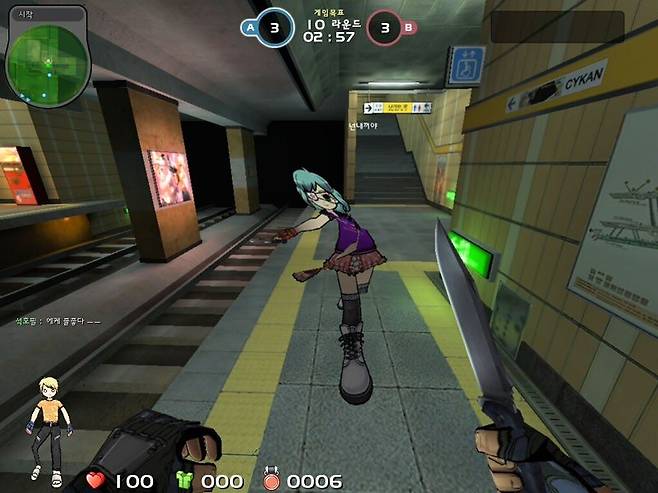Click the chat message line
658x493 pixels.
point(57,321)
